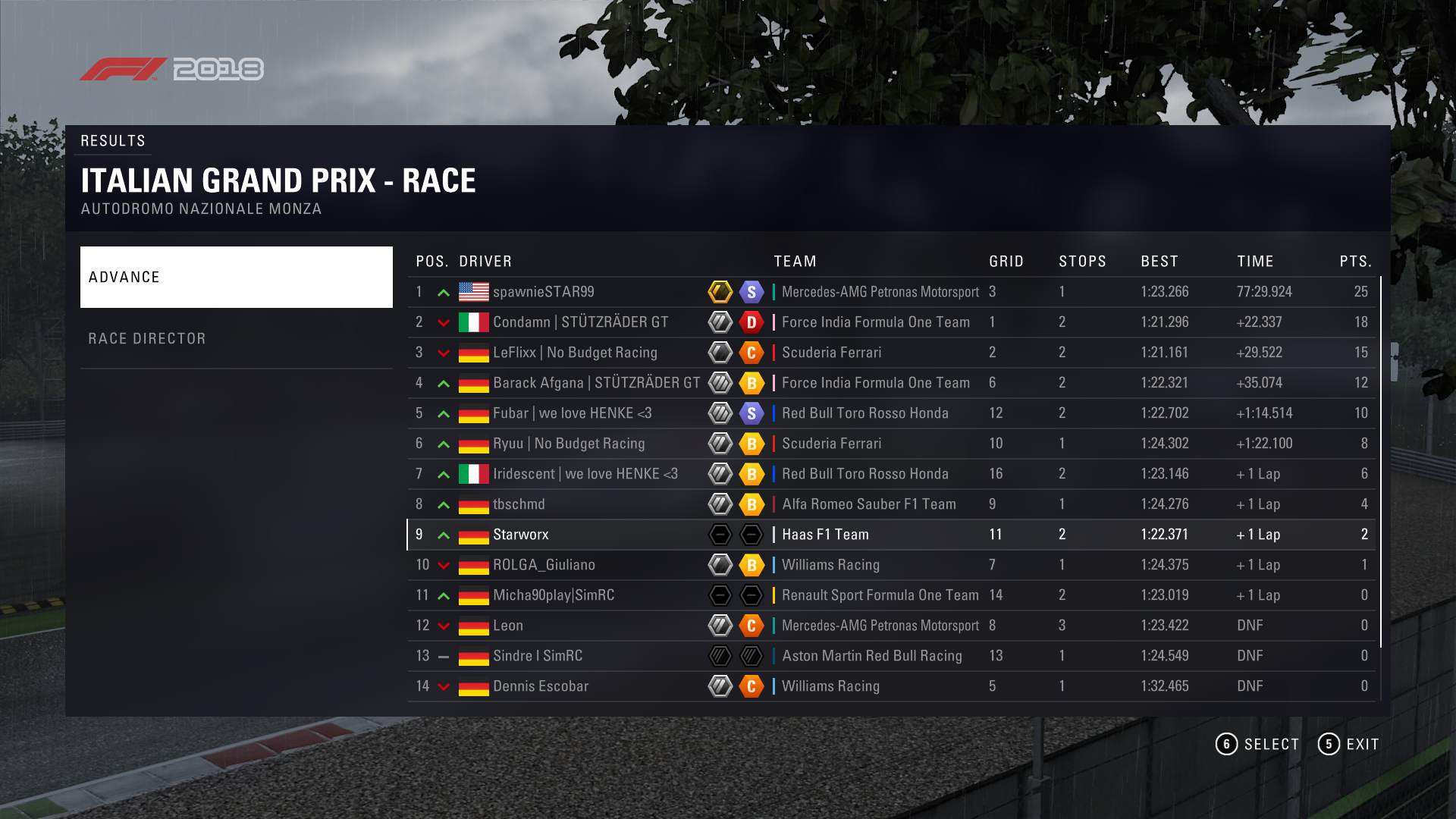Select LeFlixx | No Budget Racing row
The height and width of the screenshot is (819, 1456).
[891, 353]
